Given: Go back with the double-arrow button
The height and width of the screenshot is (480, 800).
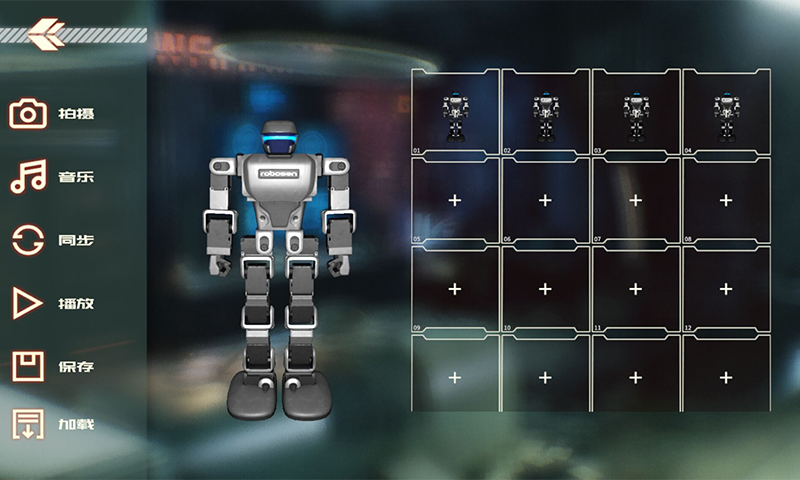Looking at the screenshot, I should [45, 35].
